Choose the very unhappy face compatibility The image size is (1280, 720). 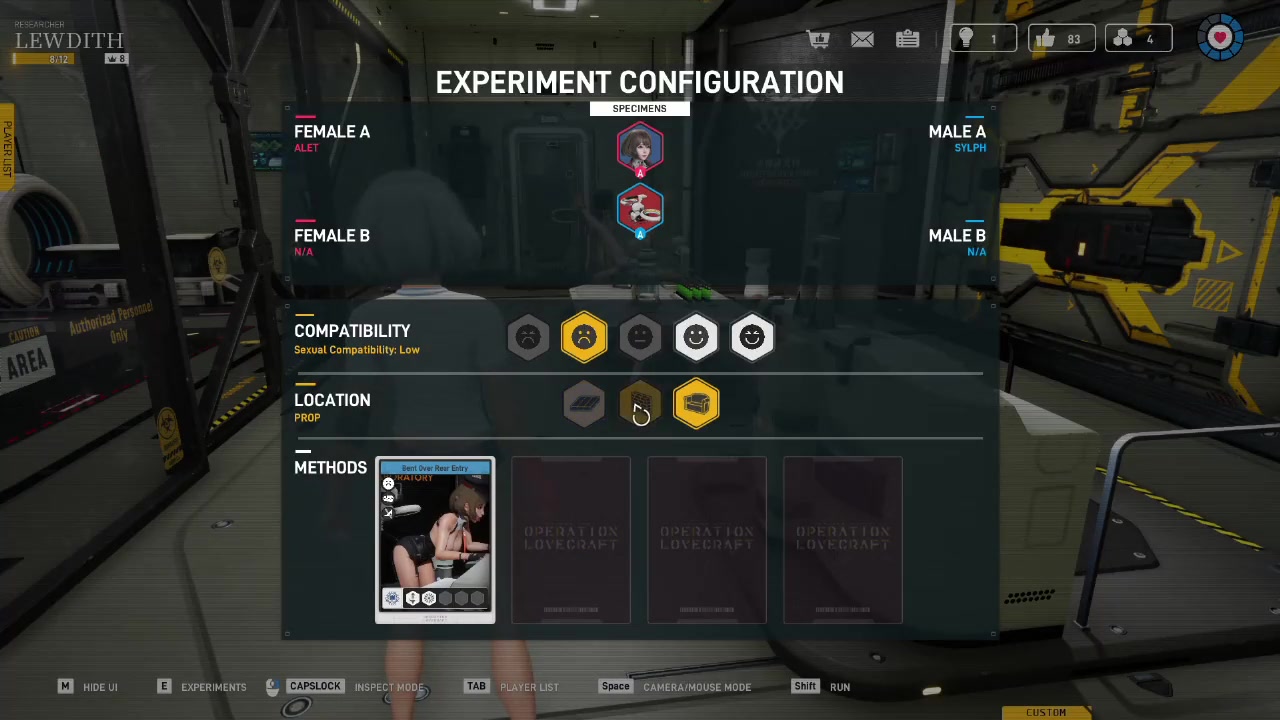coord(528,338)
